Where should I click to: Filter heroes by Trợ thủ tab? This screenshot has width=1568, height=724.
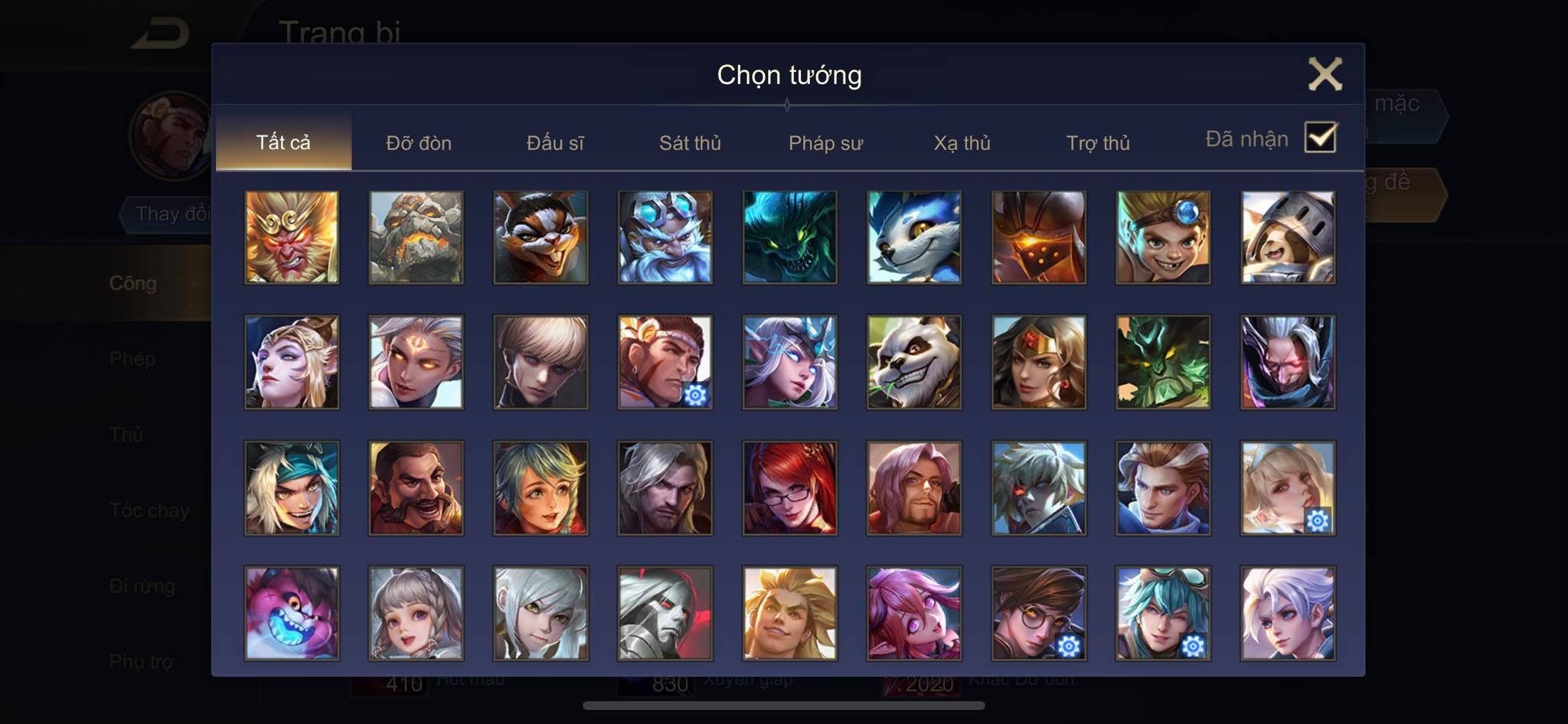tap(1098, 143)
